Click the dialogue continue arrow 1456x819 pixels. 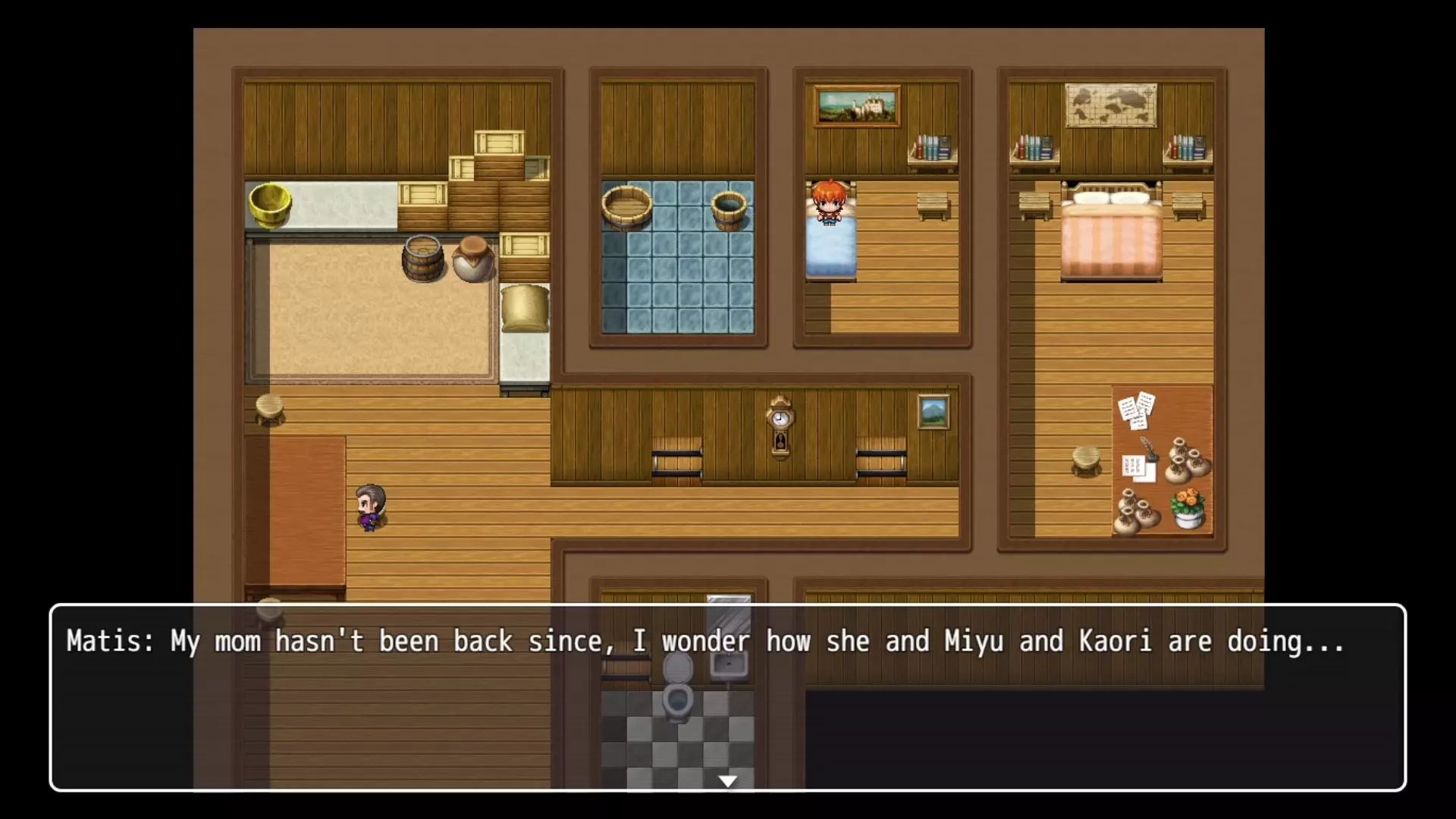pos(728,781)
